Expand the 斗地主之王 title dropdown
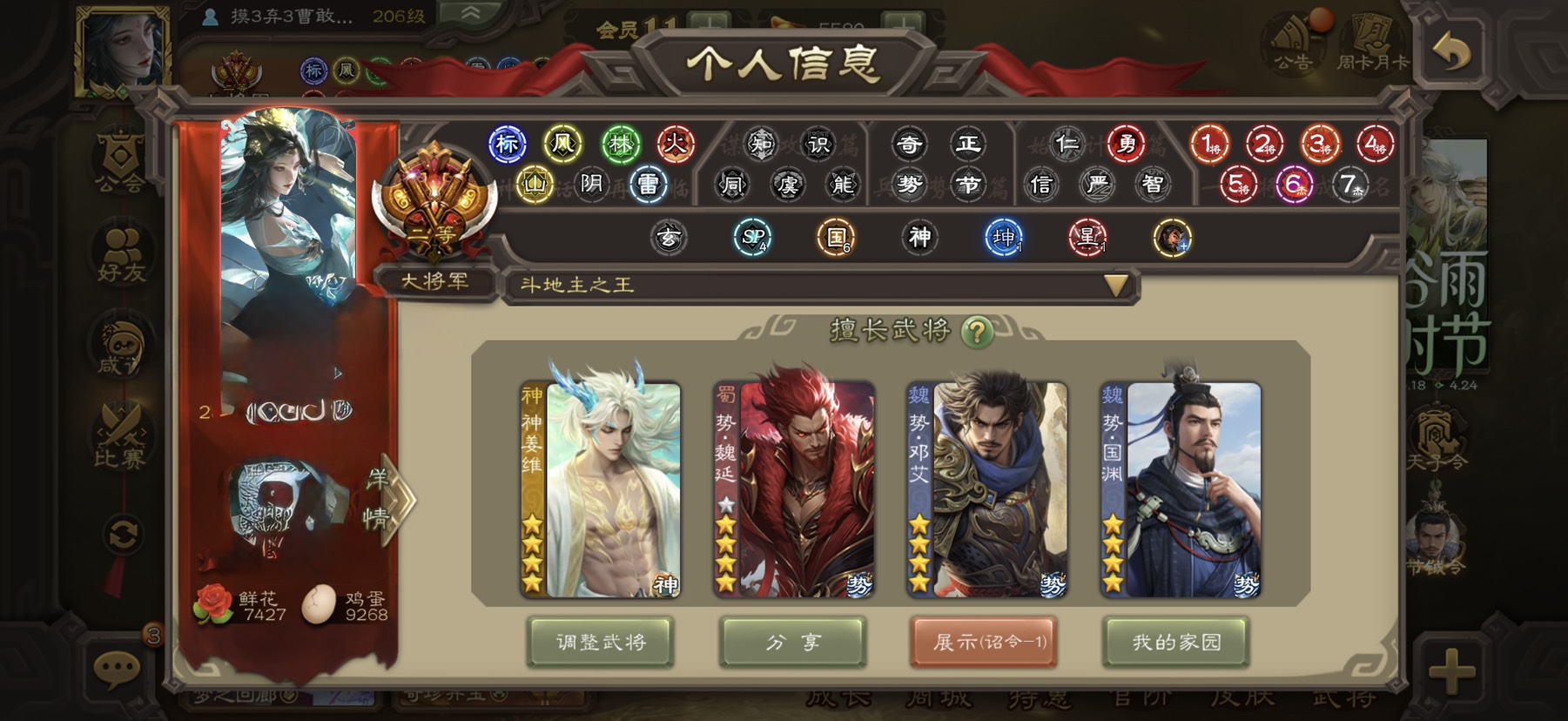This screenshot has width=1568, height=721. coord(1115,285)
